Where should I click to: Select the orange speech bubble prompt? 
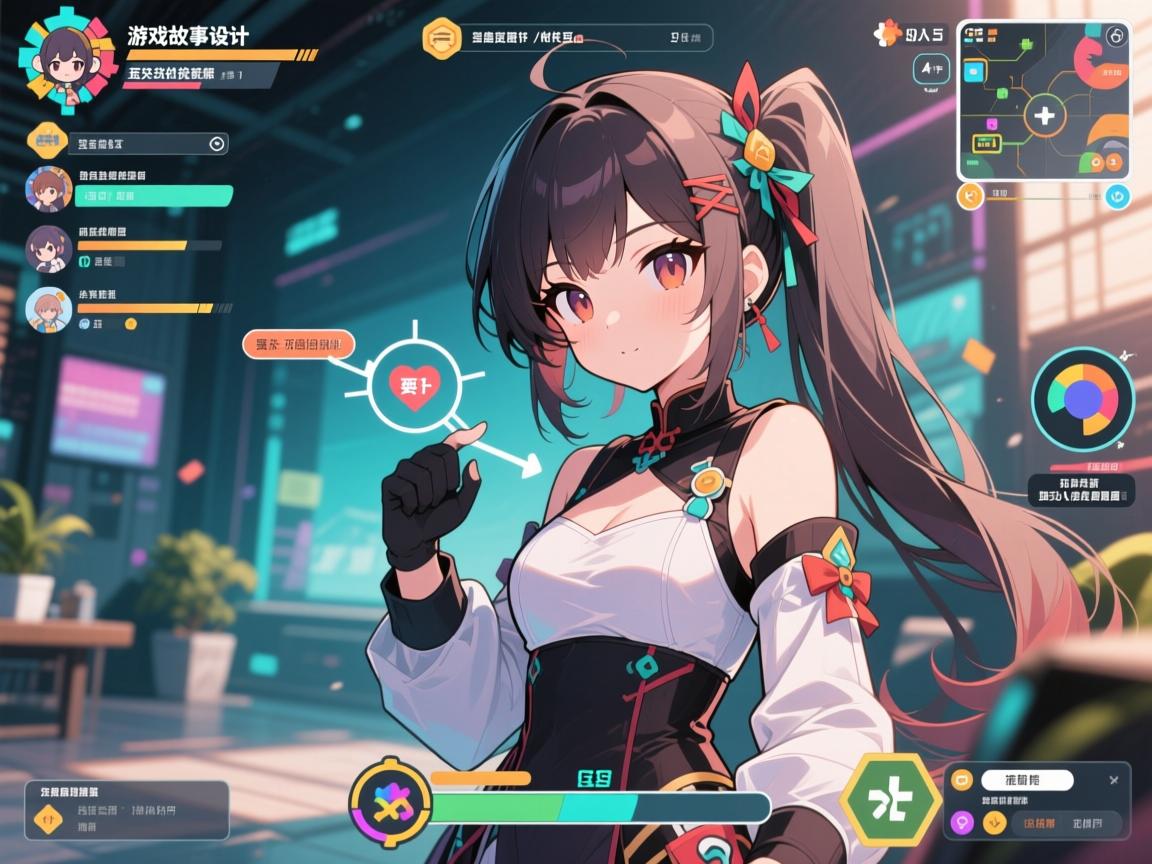[x=298, y=346]
